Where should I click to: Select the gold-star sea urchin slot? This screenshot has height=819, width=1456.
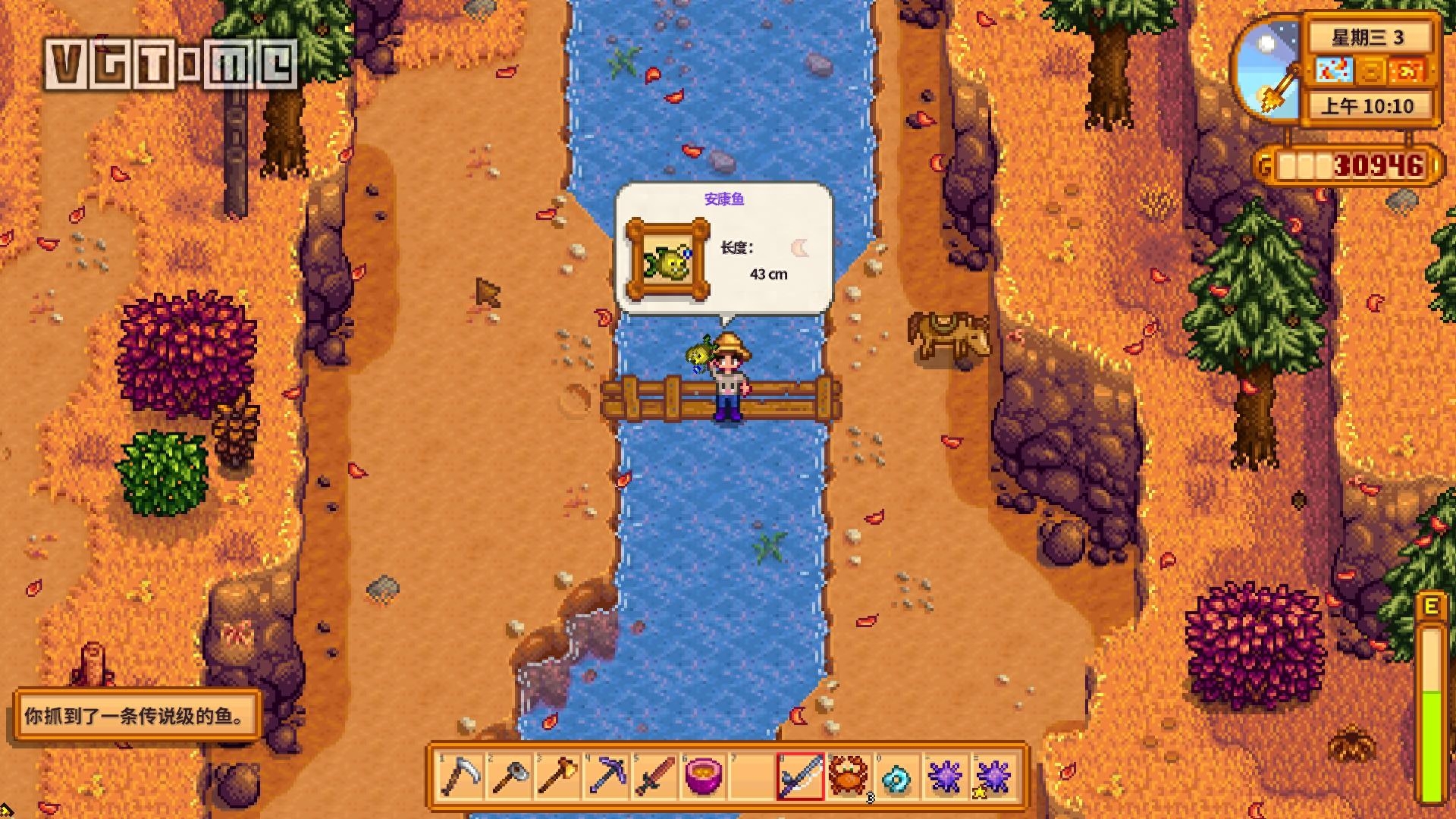pos(993,777)
